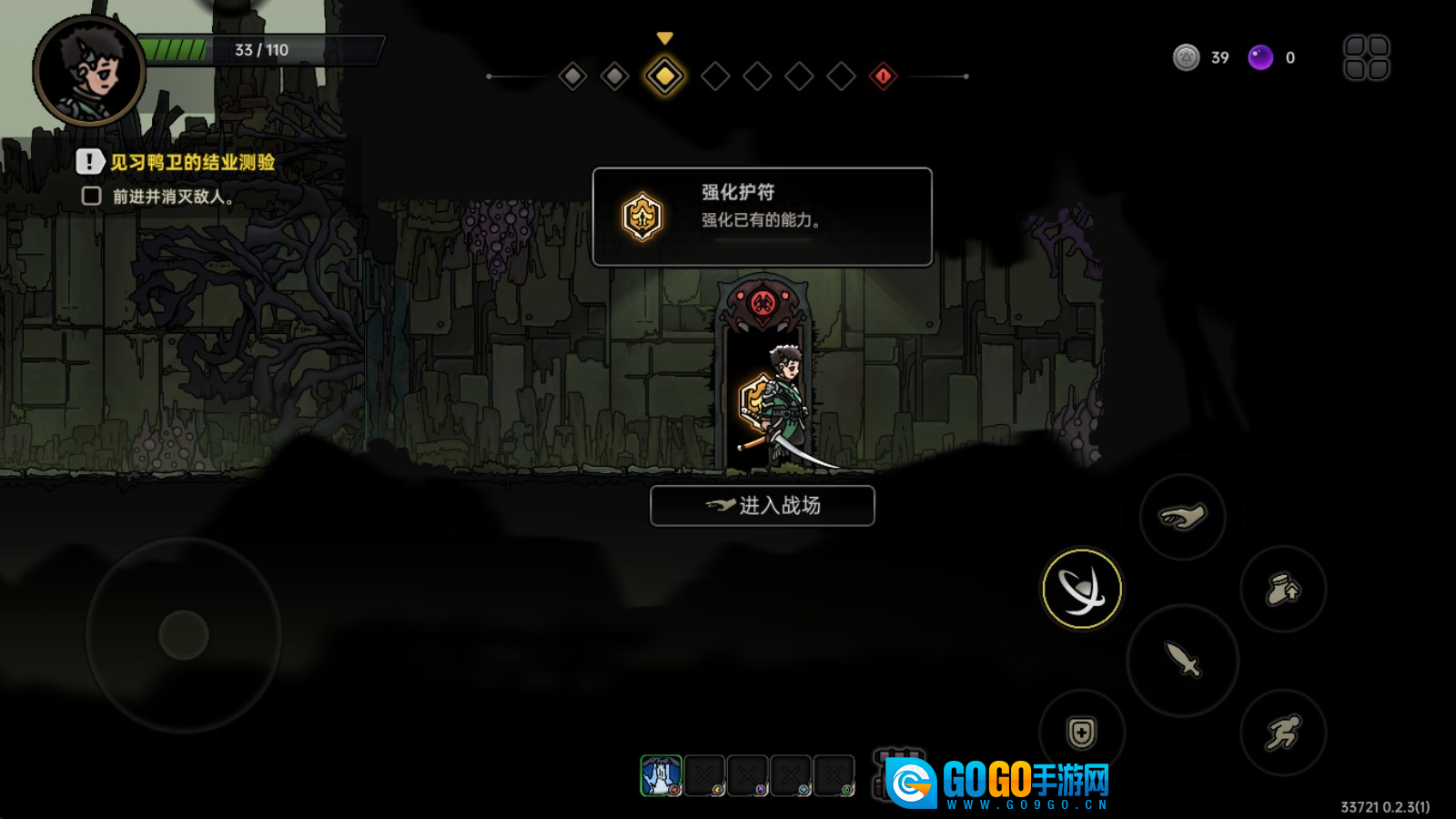Viewport: 1456px width, 819px height.
Task: Use the open-hand interact button
Action: coord(1182,517)
